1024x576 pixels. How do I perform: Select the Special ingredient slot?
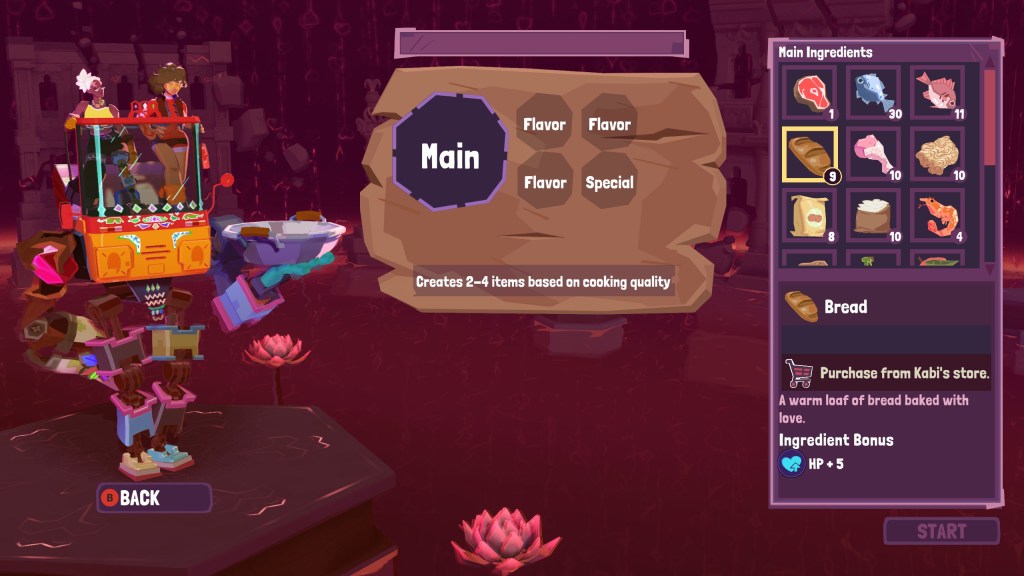point(609,182)
